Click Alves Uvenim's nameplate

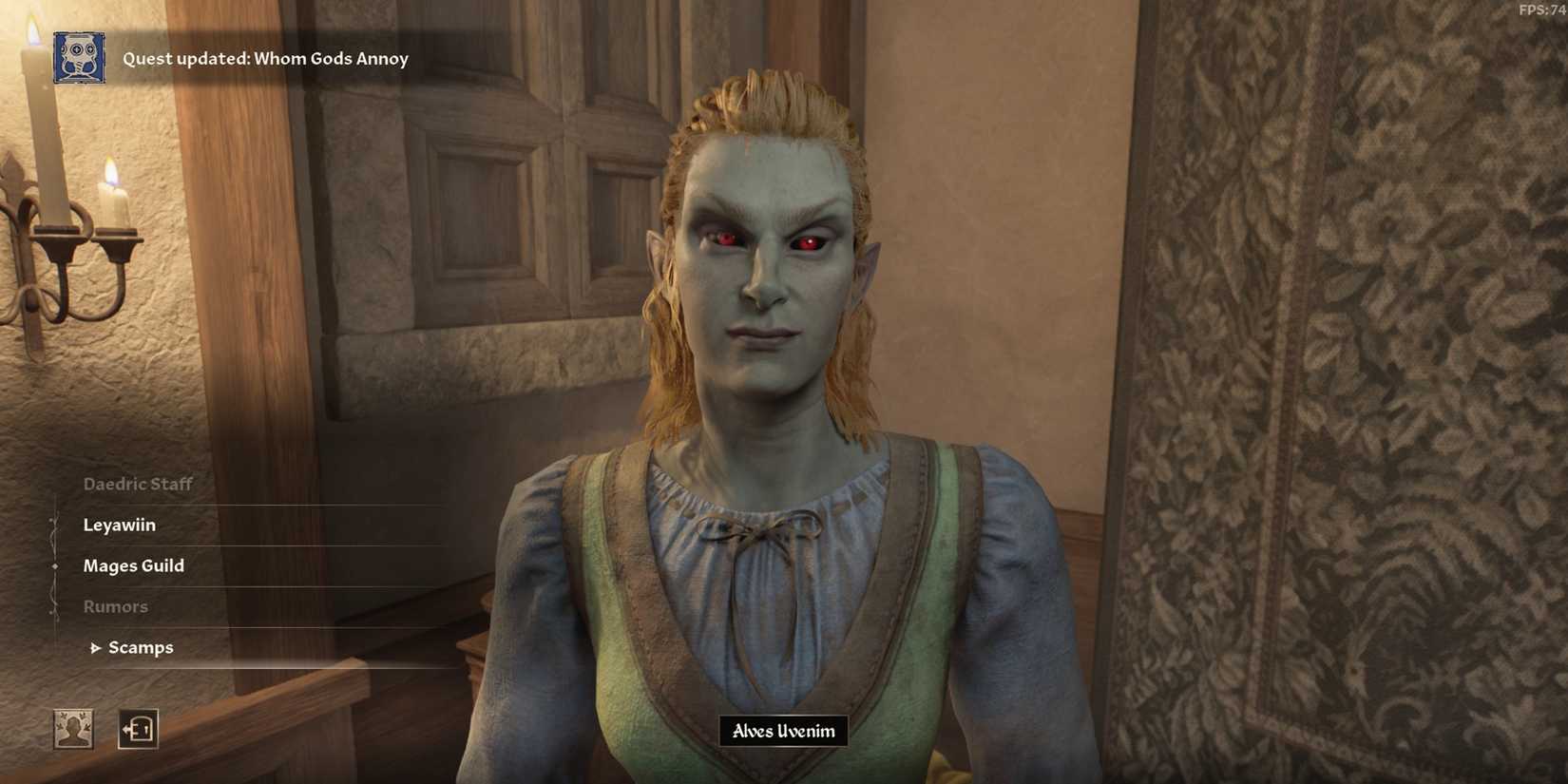coord(782,731)
